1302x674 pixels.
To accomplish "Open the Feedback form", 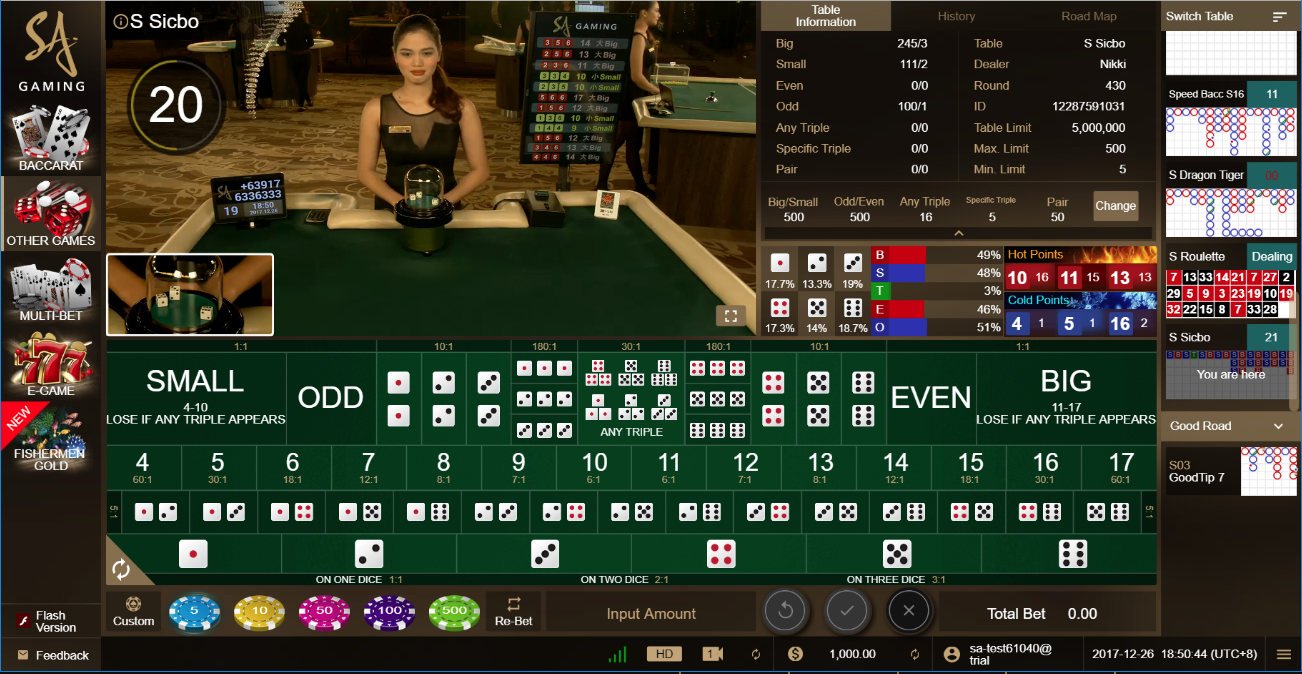I will [x=52, y=656].
